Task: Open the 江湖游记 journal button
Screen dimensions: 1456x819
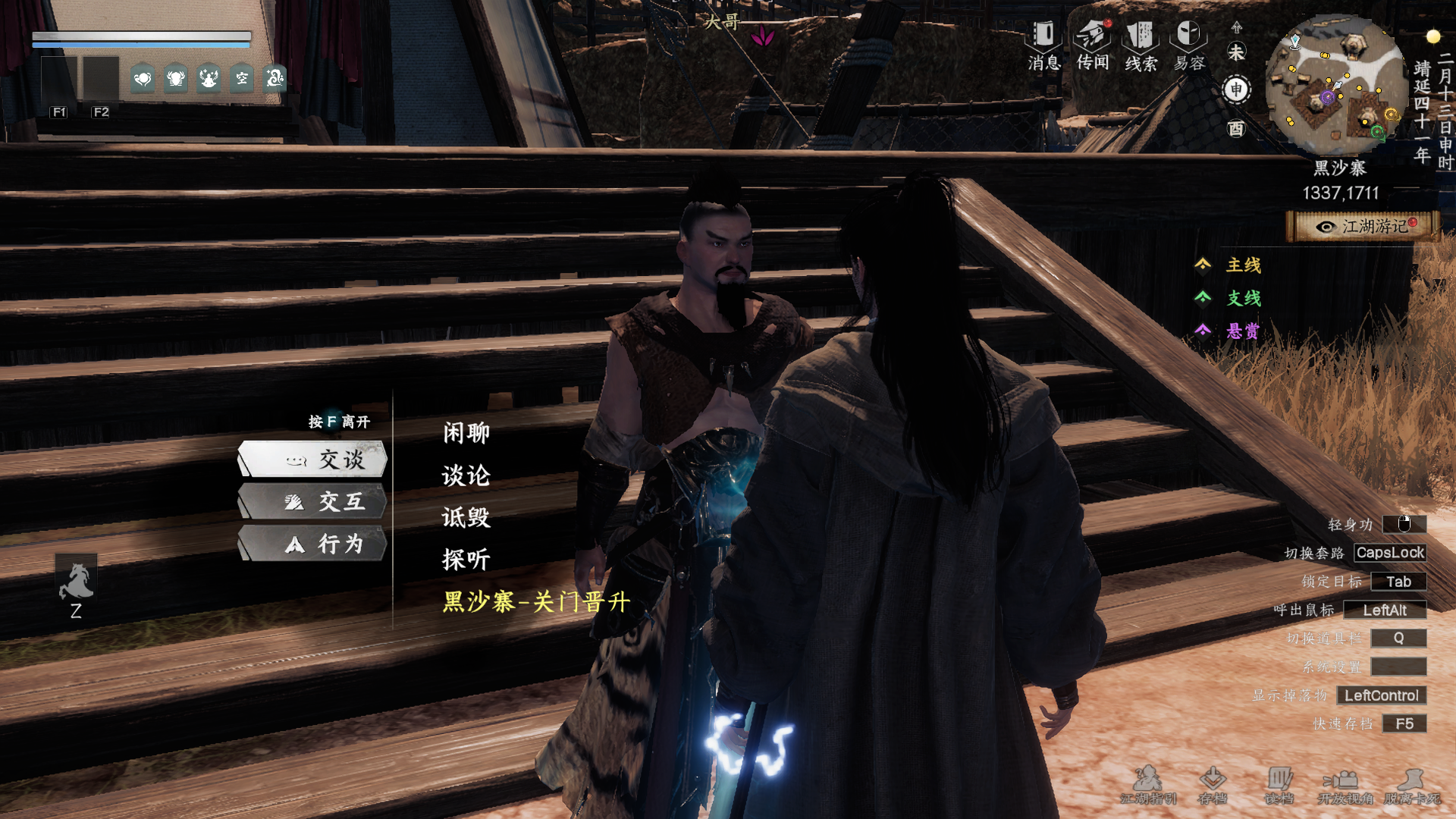Action: point(1364,227)
